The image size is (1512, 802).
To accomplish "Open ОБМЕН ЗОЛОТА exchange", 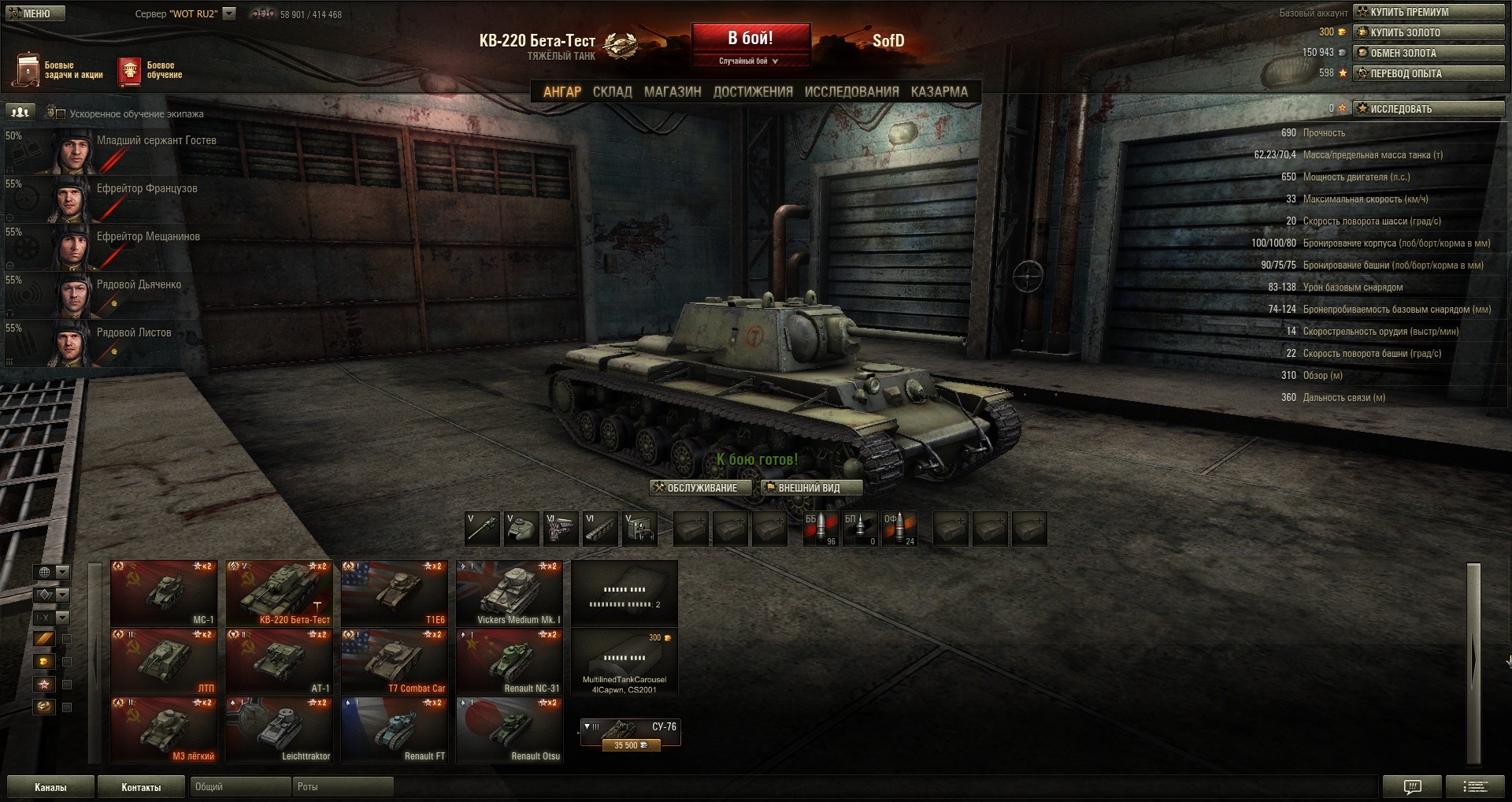I will pyautogui.click(x=1428, y=53).
